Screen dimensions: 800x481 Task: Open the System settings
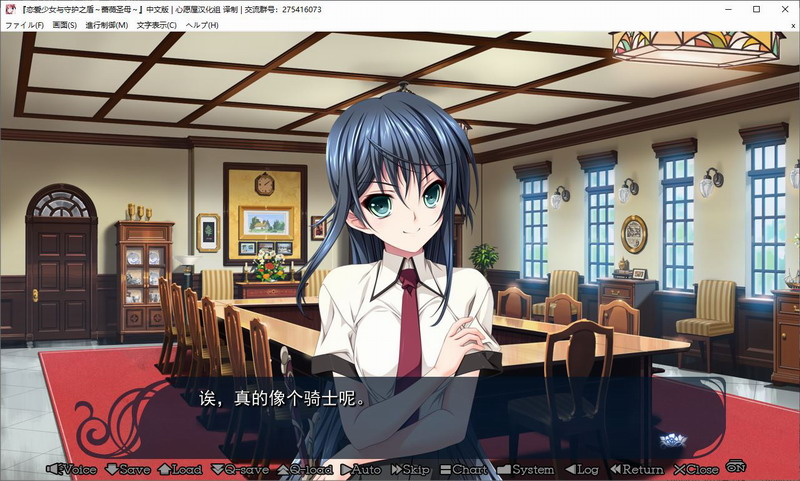(x=526, y=469)
